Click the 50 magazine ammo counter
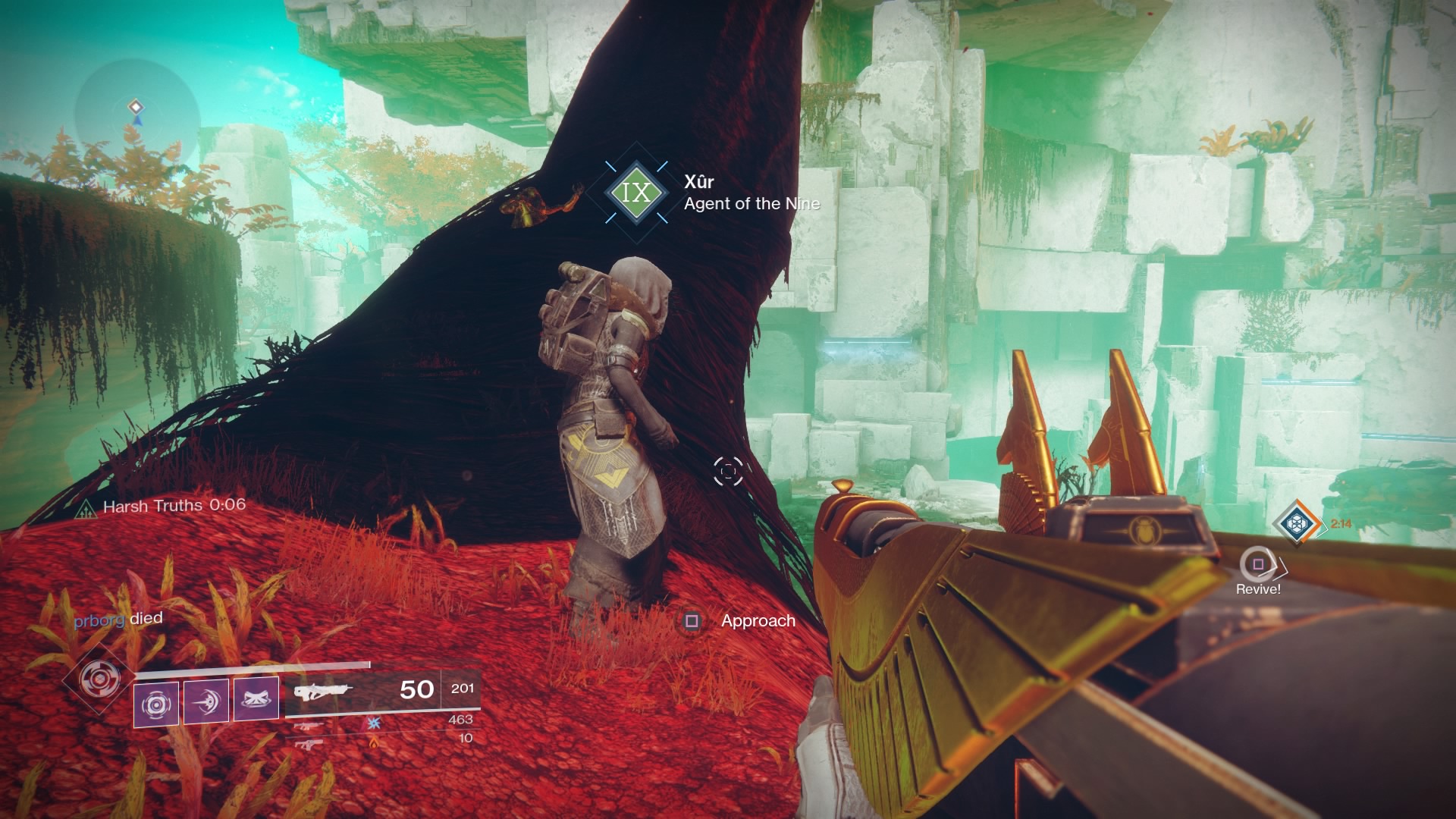The width and height of the screenshot is (1456, 819). point(418,690)
